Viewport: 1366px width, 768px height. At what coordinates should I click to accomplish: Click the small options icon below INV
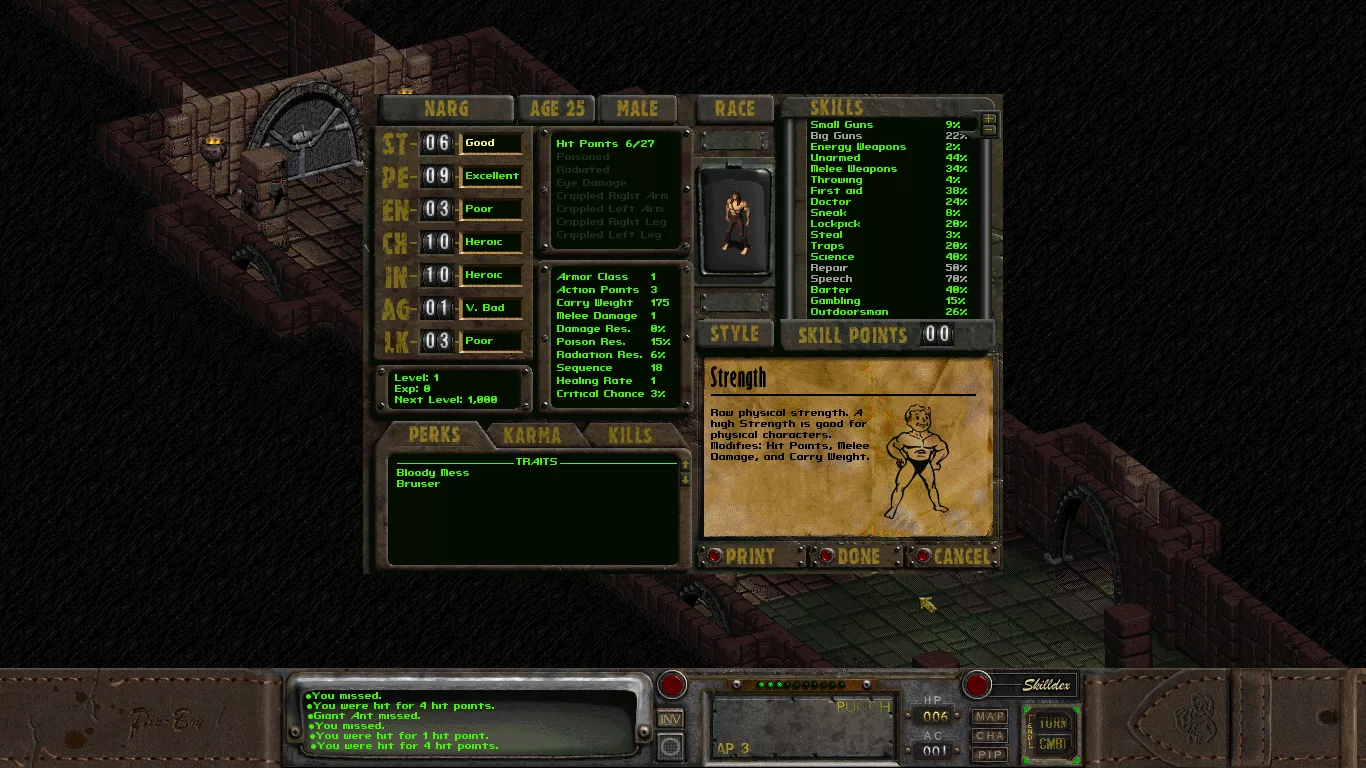[672, 745]
